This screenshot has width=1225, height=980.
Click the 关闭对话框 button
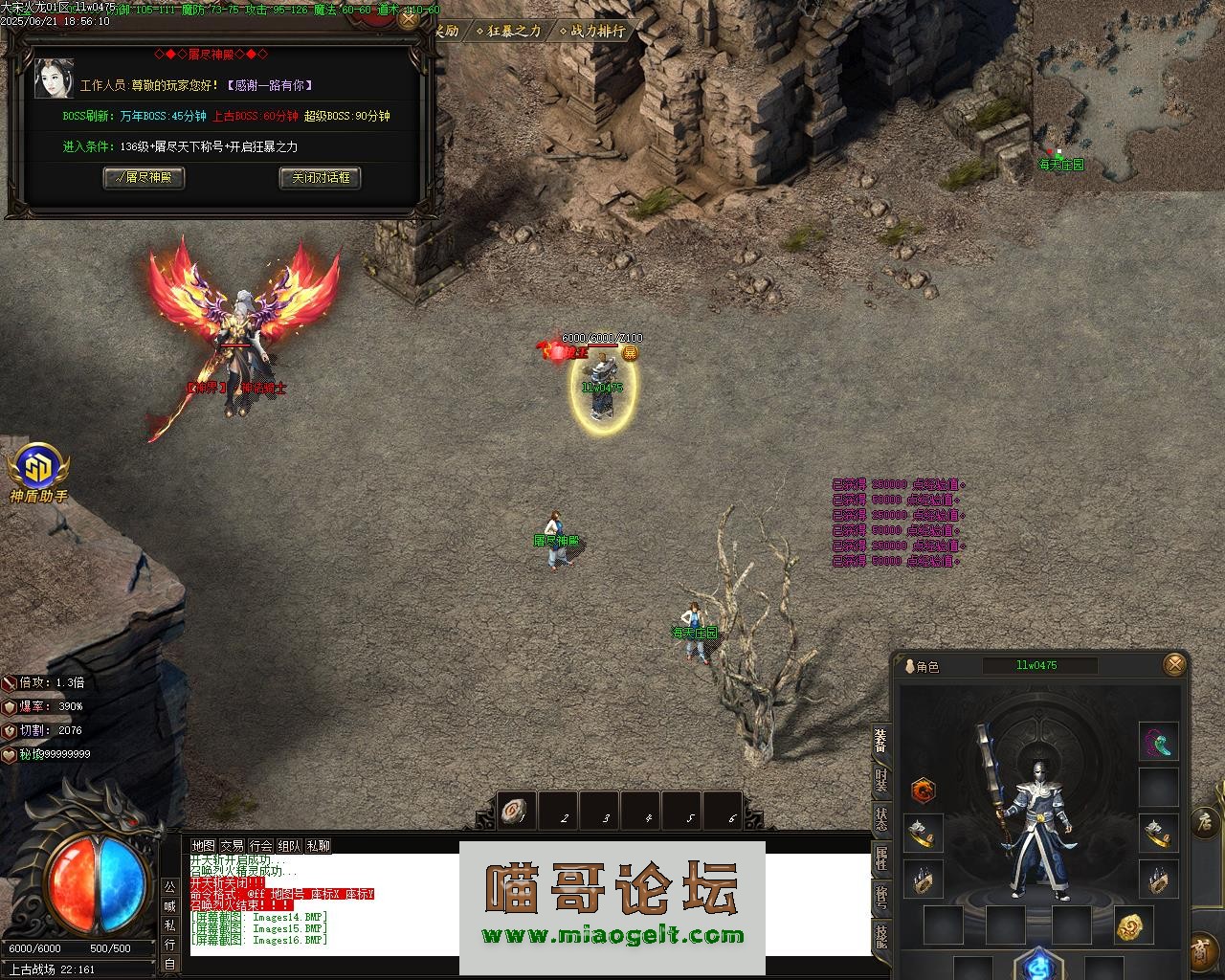pyautogui.click(x=320, y=177)
